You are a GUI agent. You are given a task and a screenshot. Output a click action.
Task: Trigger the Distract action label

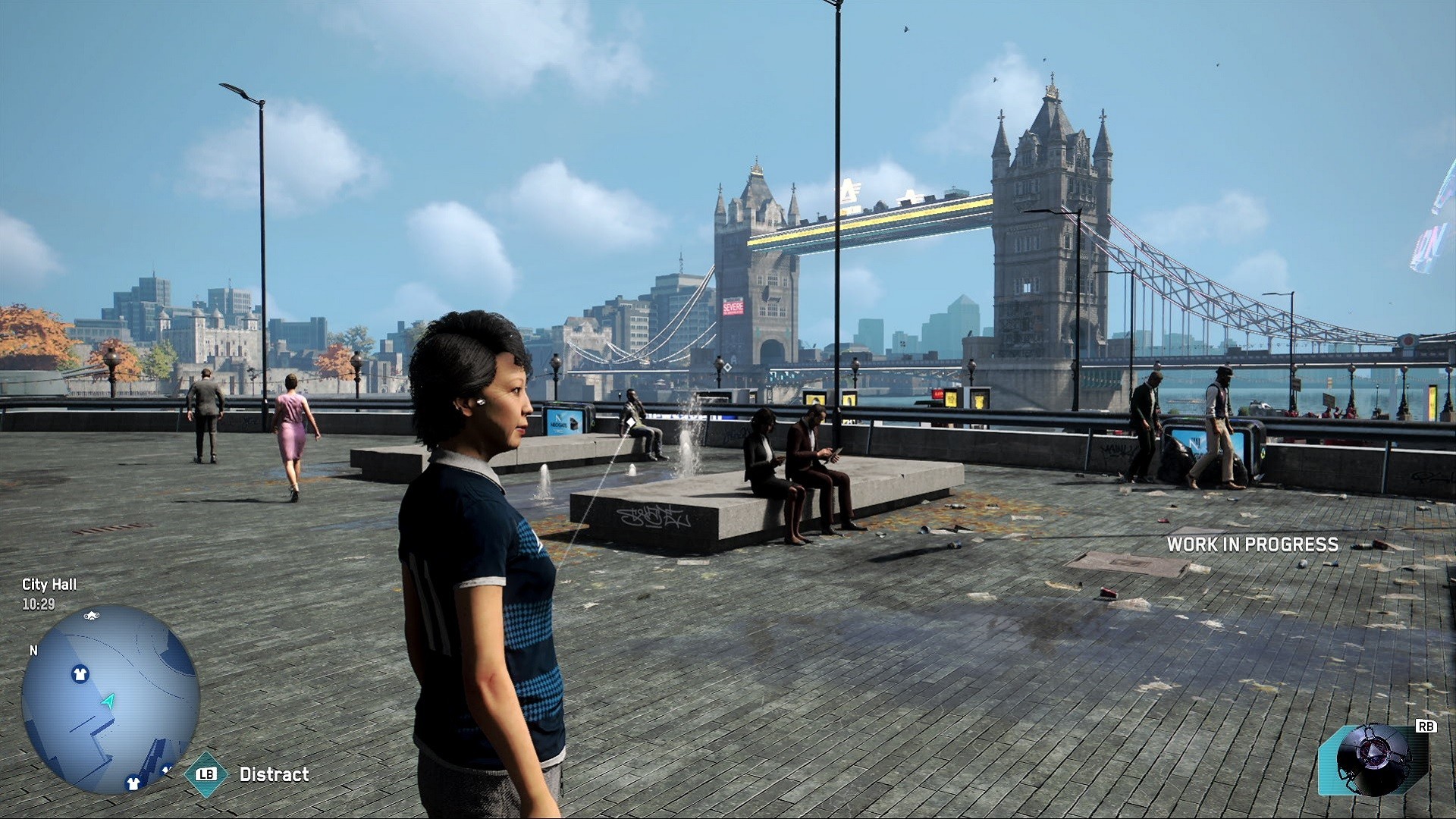pyautogui.click(x=273, y=774)
